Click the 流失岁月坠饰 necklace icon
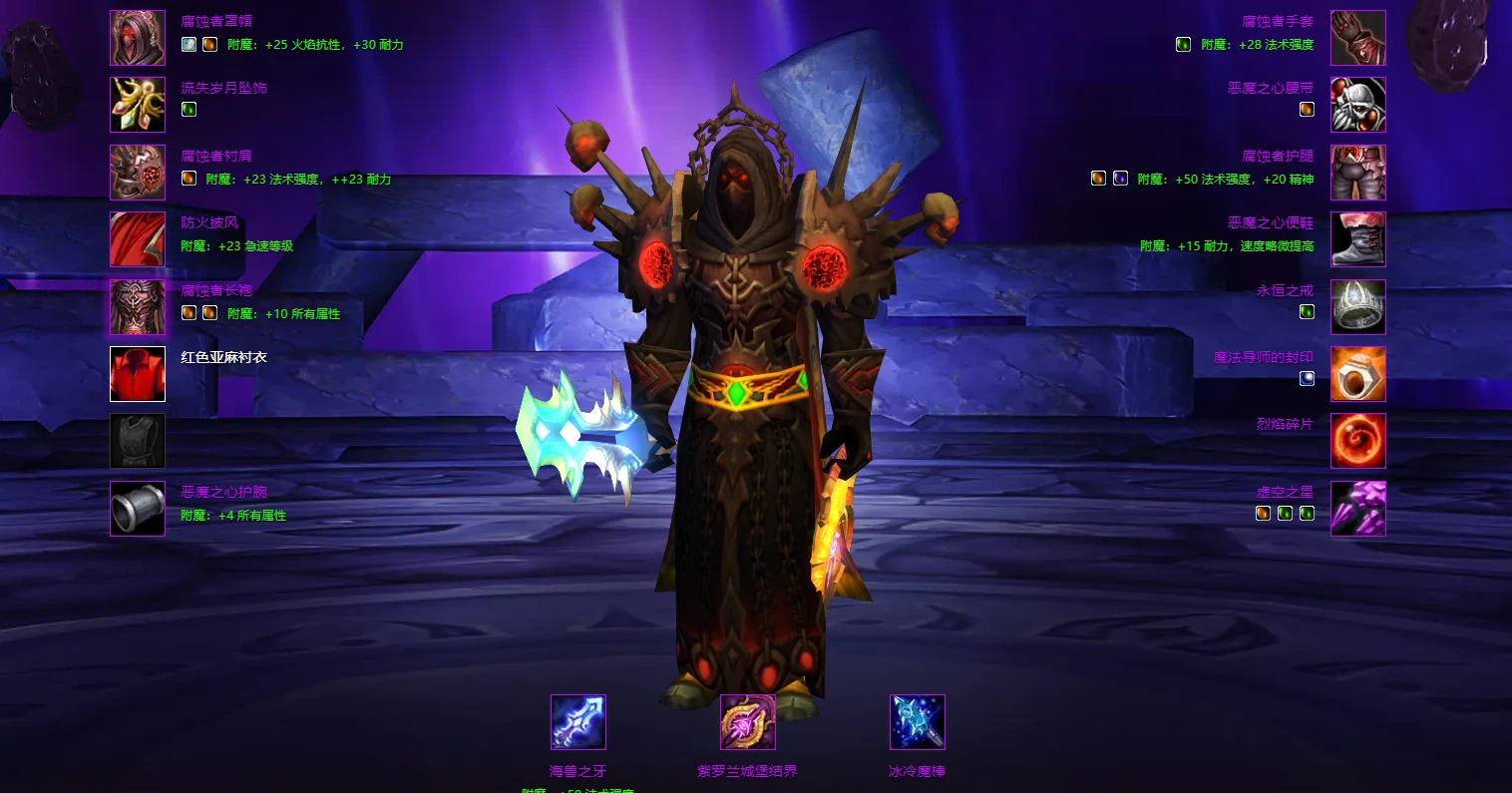1512x793 pixels. [138, 105]
